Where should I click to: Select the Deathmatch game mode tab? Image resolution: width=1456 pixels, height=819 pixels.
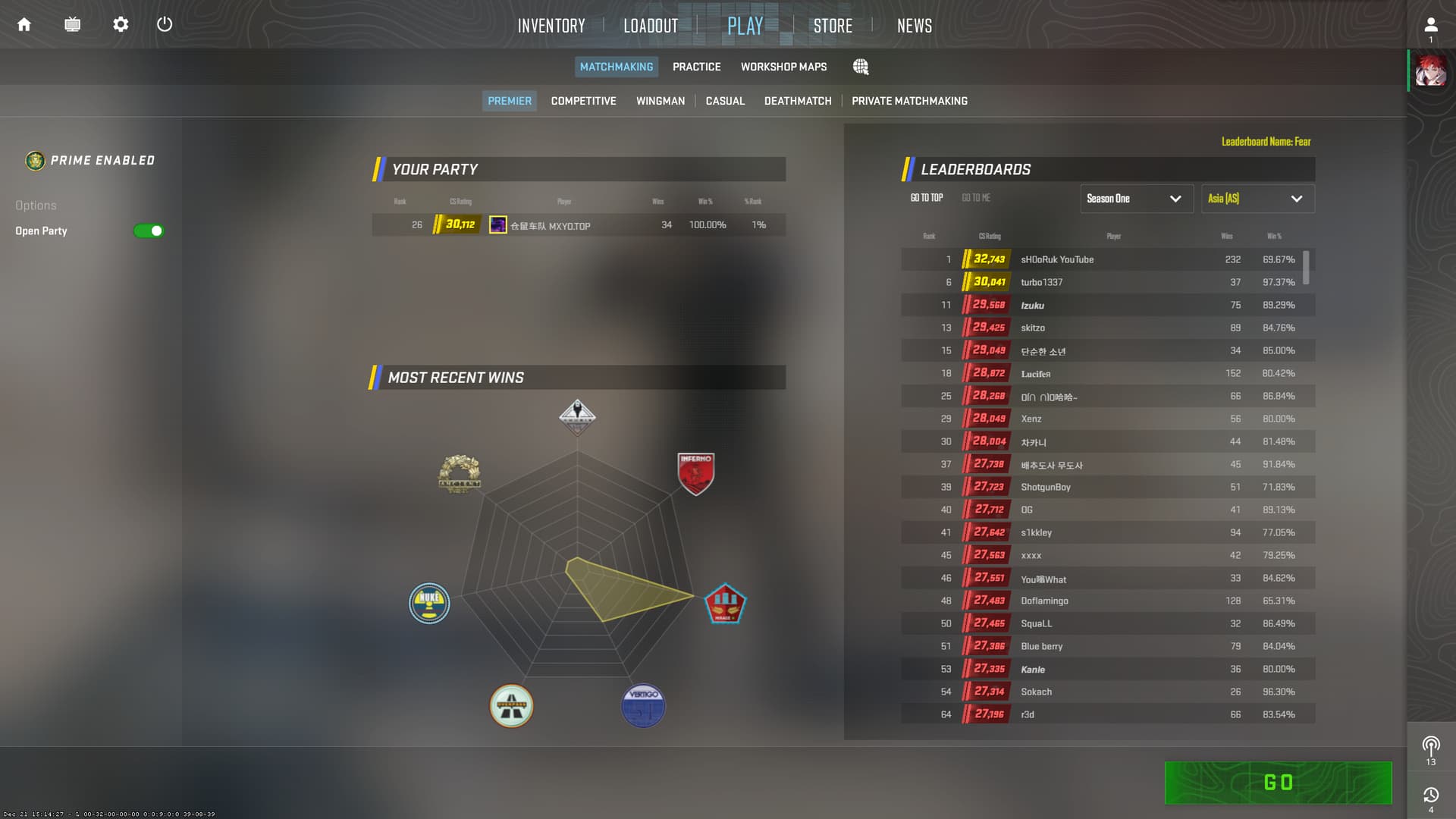(798, 100)
